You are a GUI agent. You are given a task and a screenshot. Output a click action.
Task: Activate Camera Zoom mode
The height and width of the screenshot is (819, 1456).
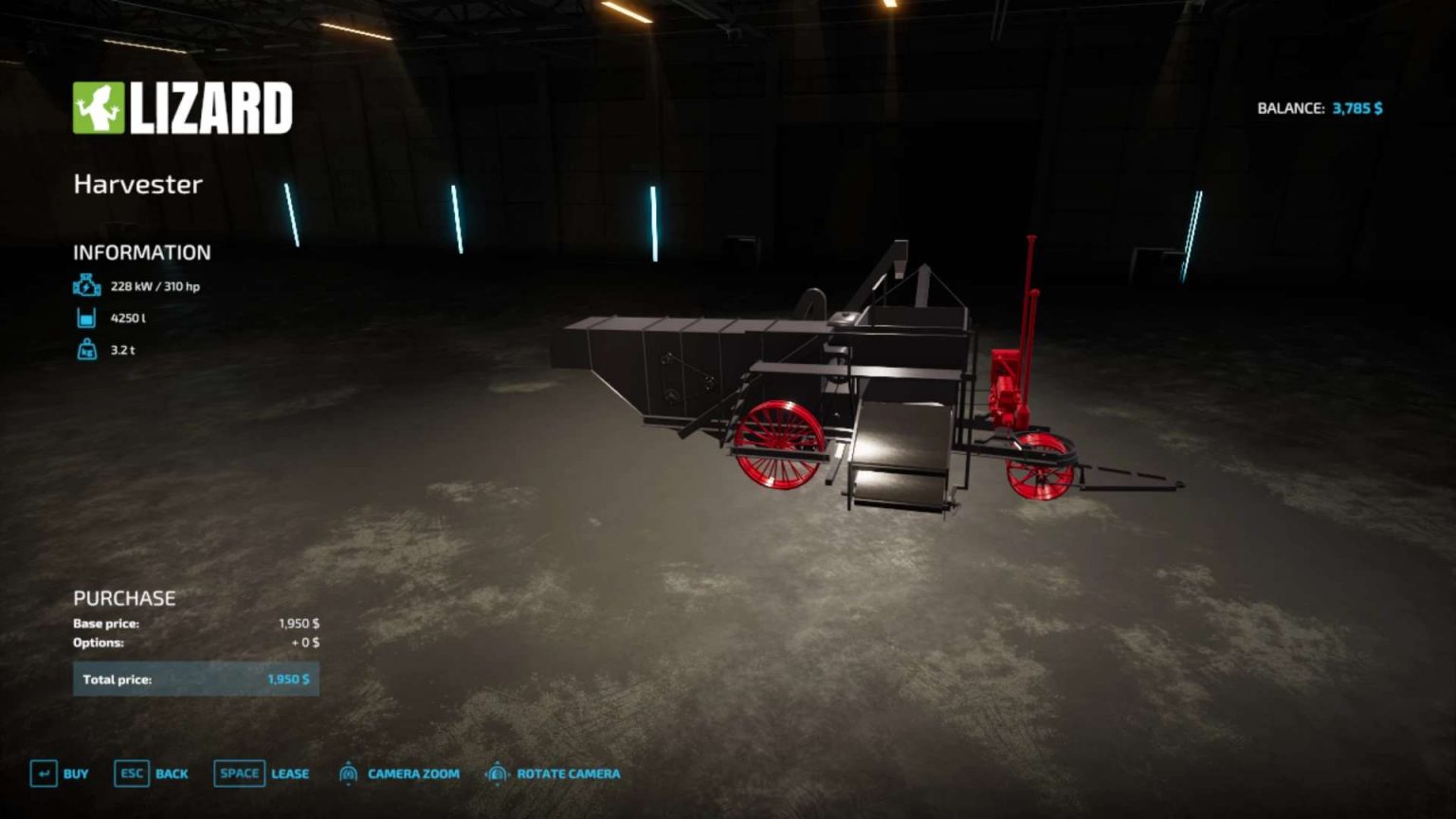coord(412,773)
